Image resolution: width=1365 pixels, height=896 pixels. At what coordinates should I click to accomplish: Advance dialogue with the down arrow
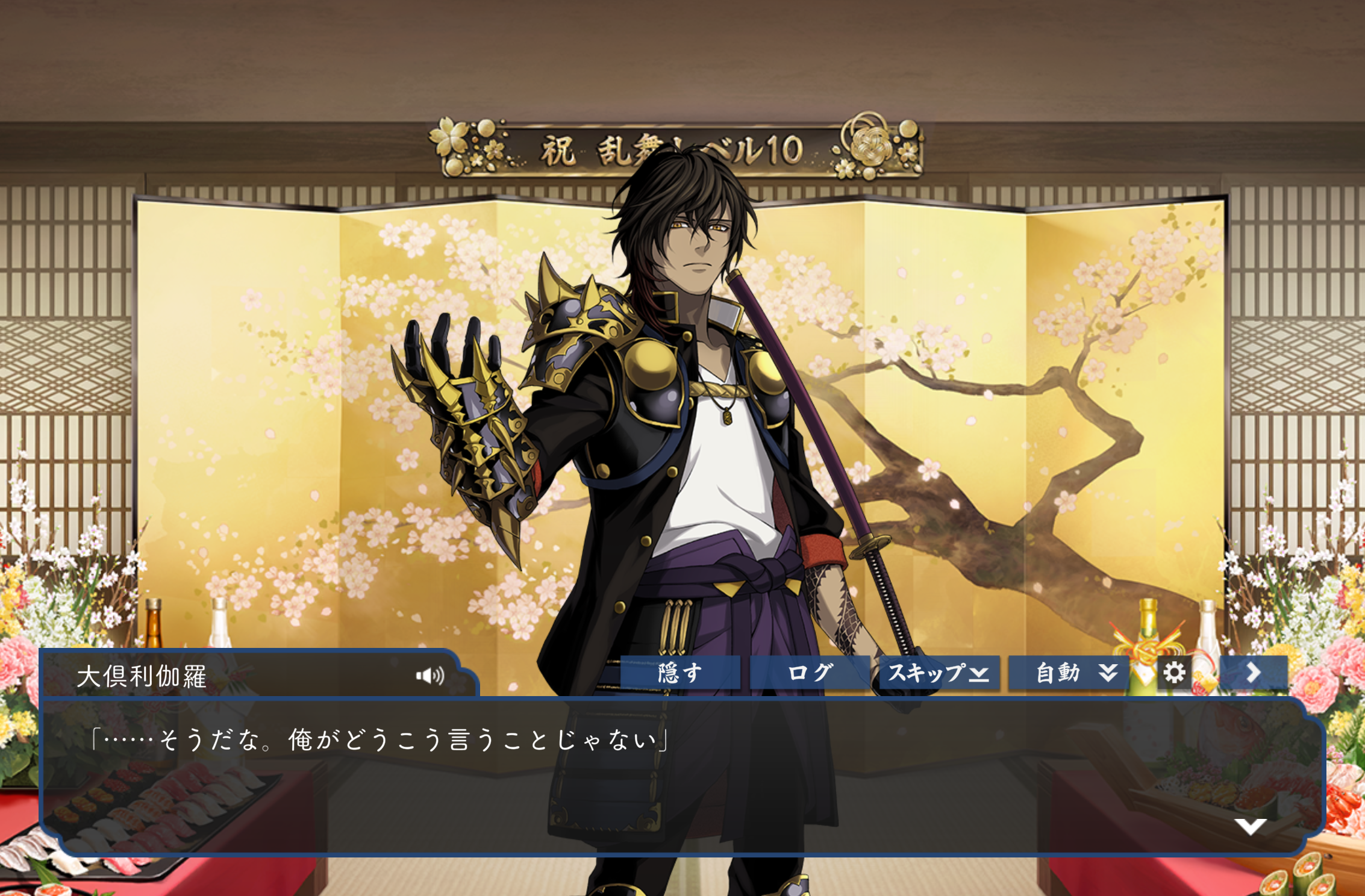[x=1250, y=826]
